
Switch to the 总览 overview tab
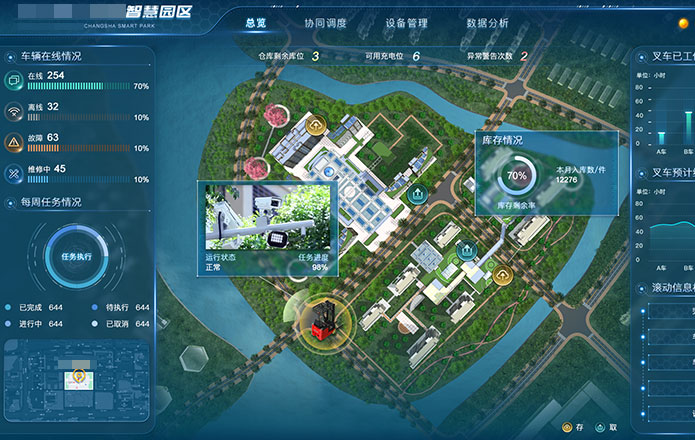(x=254, y=22)
